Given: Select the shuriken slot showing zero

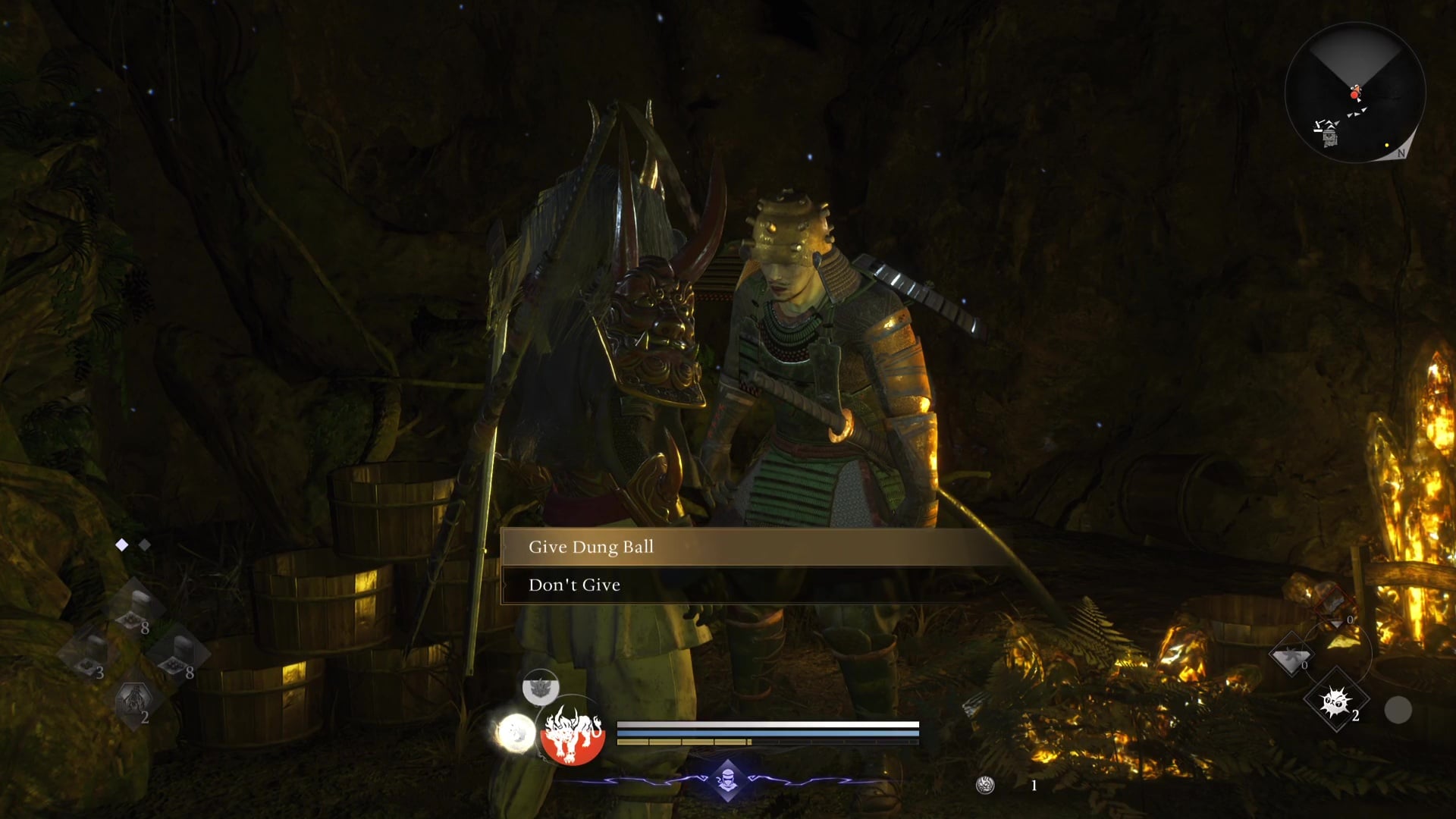Looking at the screenshot, I should tap(1291, 657).
